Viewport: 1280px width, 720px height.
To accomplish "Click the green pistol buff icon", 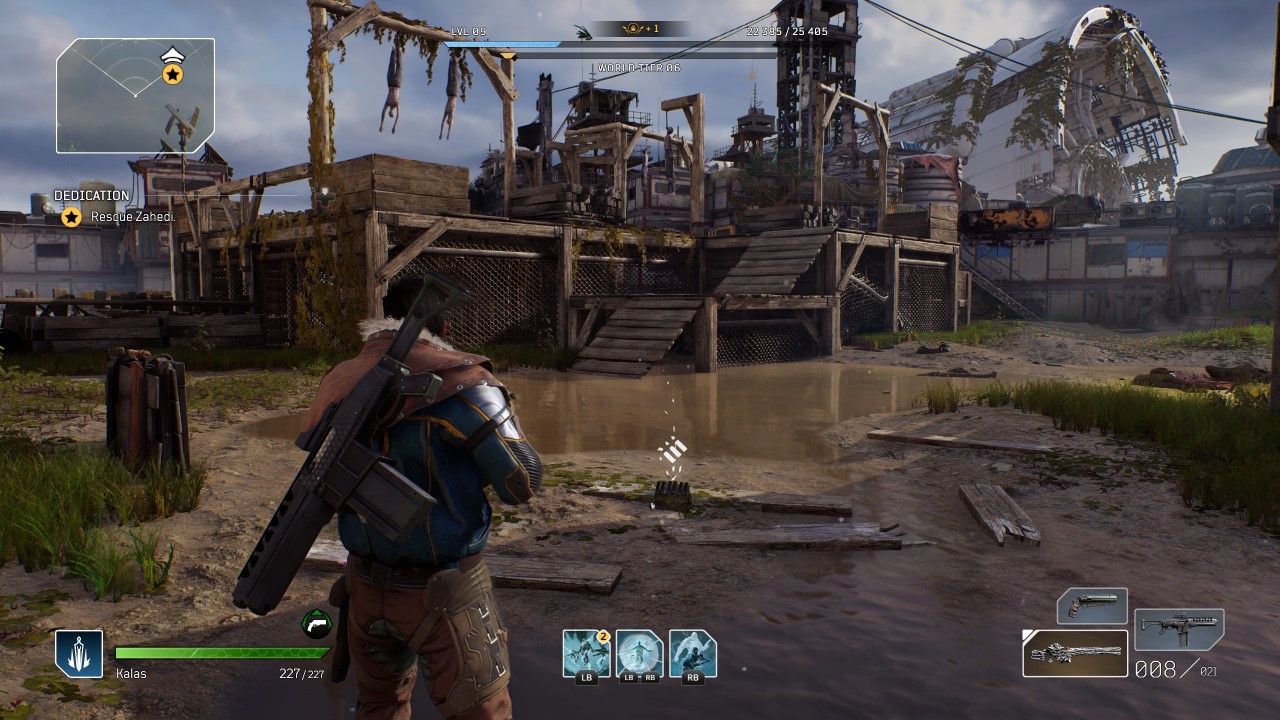I will click(316, 624).
